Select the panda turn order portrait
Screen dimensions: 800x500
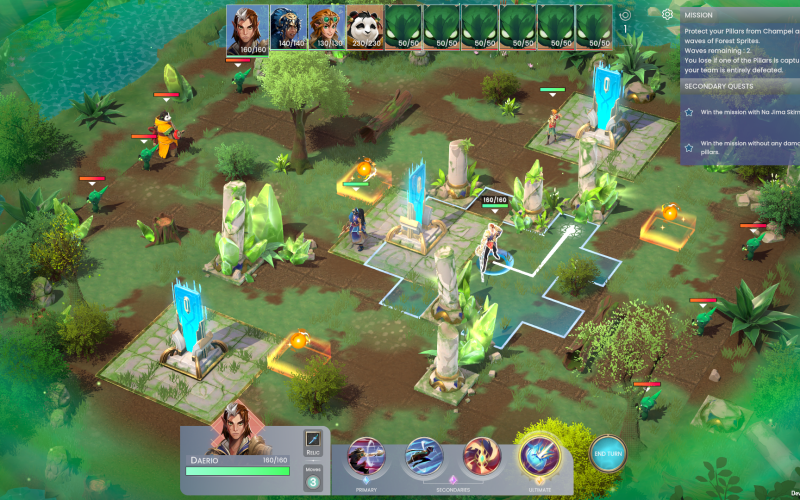[365, 28]
